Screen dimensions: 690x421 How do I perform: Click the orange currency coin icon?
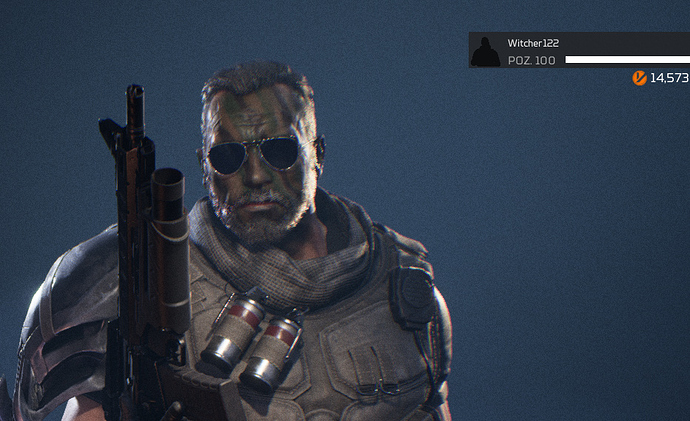click(x=639, y=78)
